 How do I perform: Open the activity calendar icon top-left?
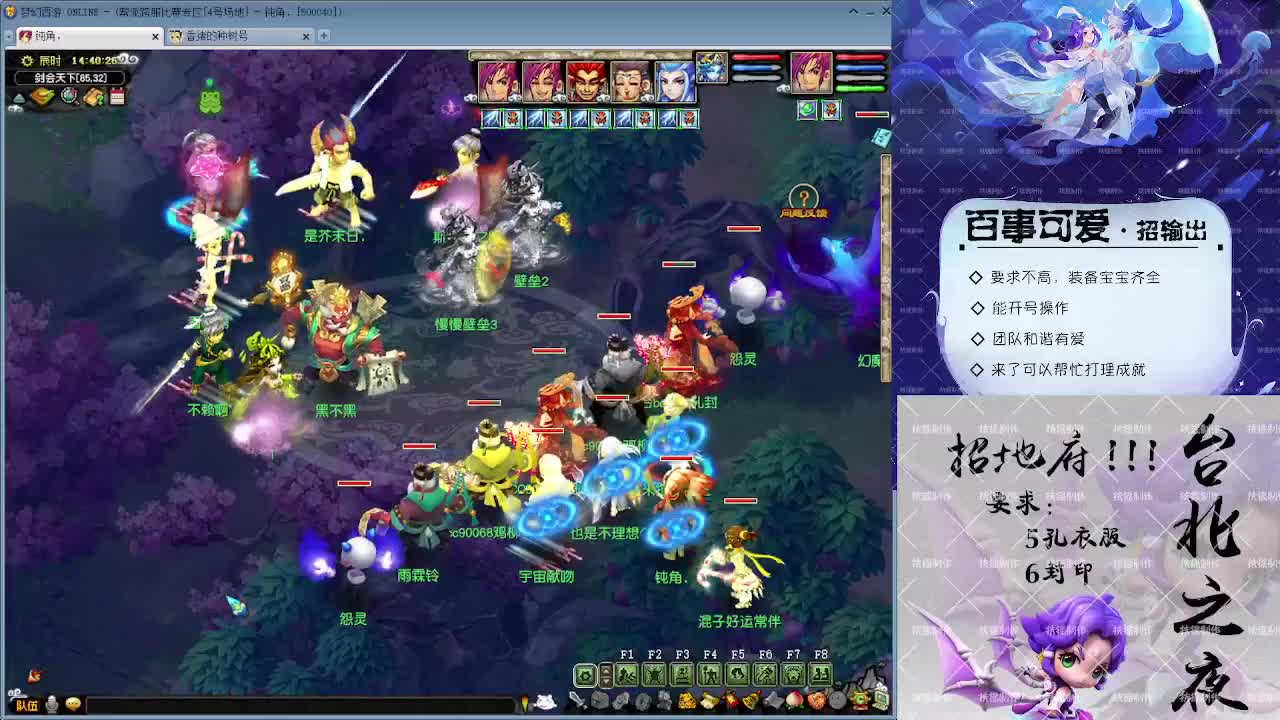point(117,97)
